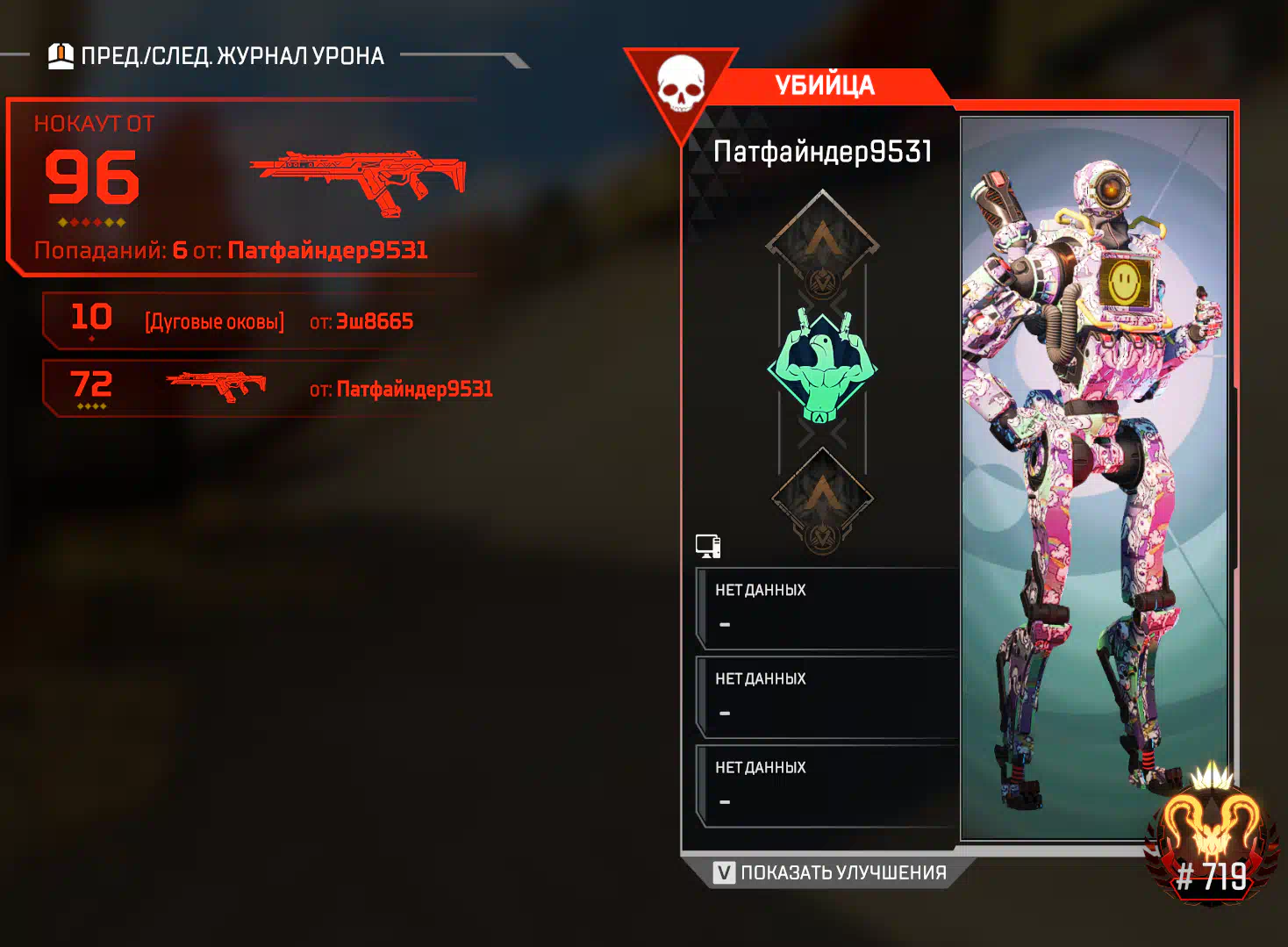Image resolution: width=1288 pixels, height=947 pixels.
Task: Select the 96 damage Нокаут от card
Action: tap(241, 187)
